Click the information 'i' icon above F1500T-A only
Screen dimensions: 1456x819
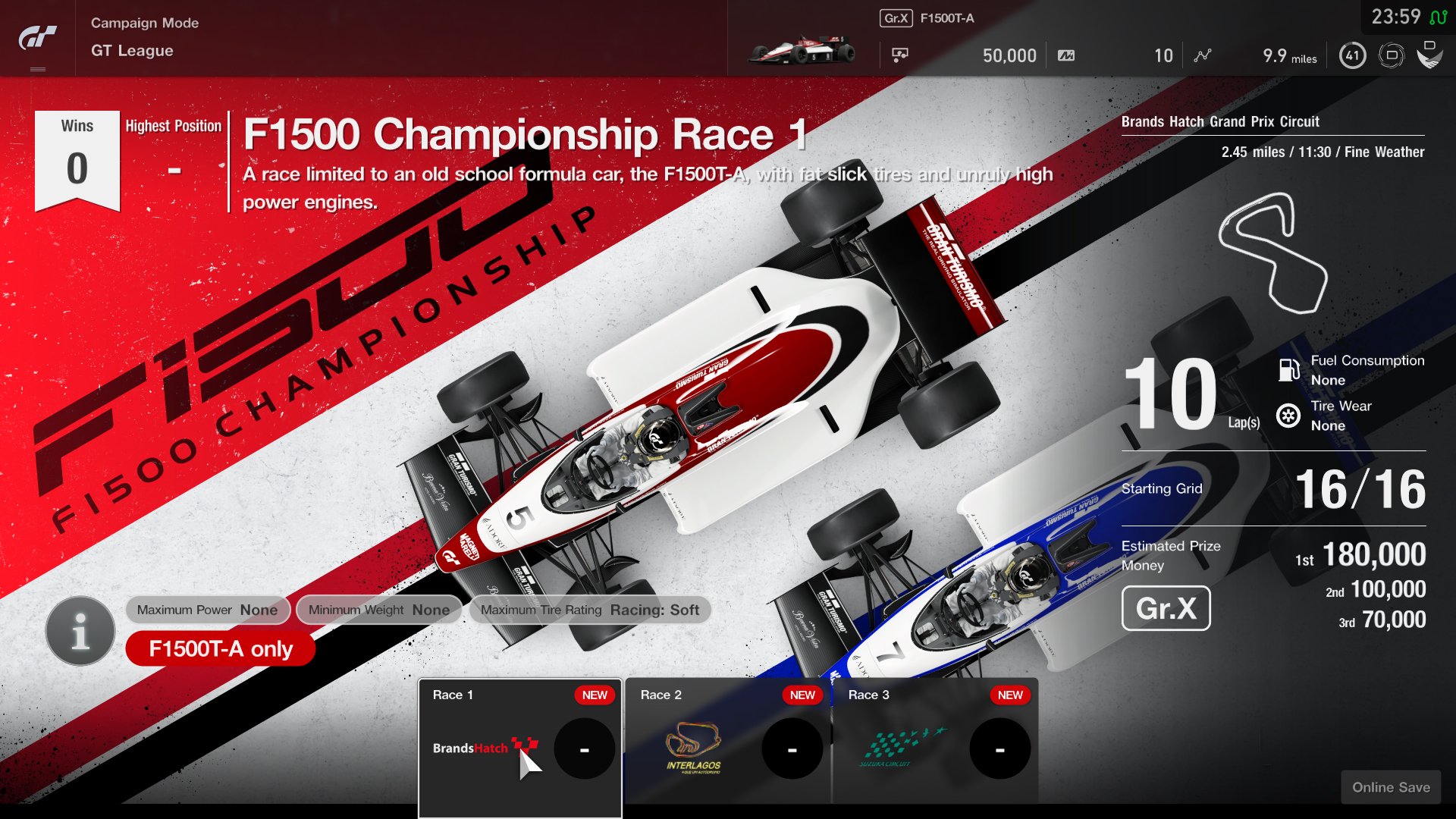pos(79,630)
